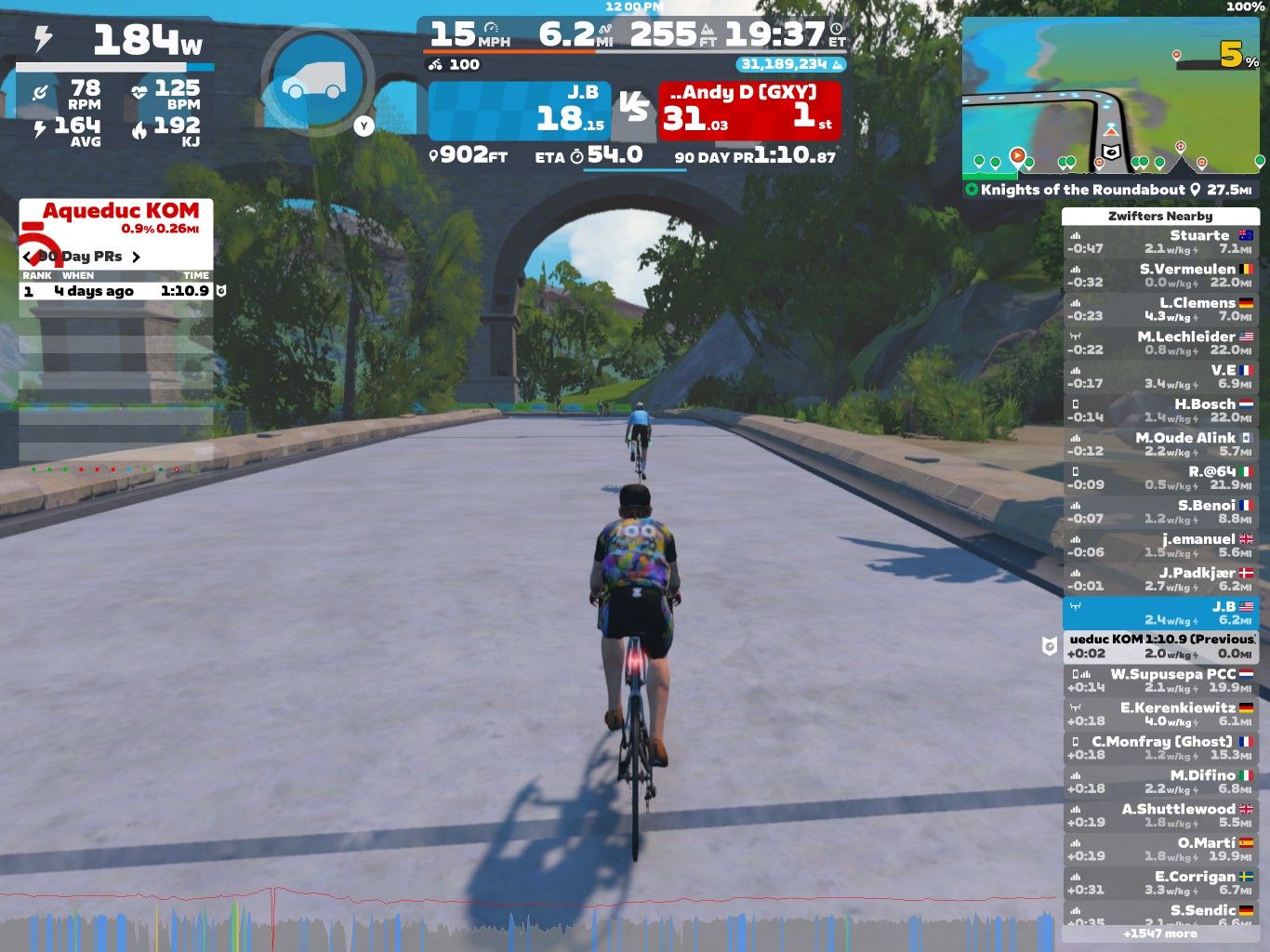The image size is (1270, 952).
Task: Choose A.Shuttlewood from nearby riders
Action: (1160, 815)
